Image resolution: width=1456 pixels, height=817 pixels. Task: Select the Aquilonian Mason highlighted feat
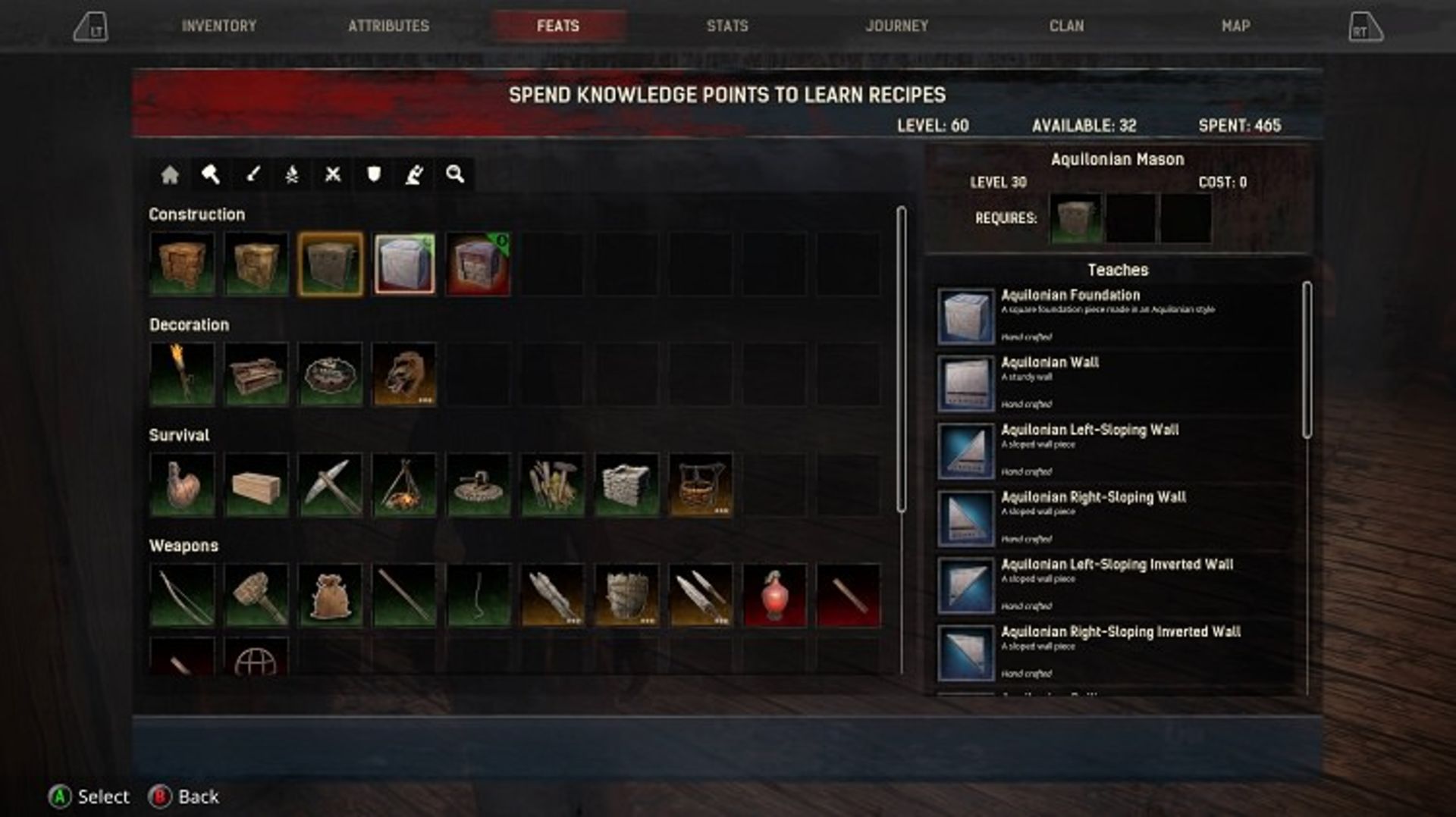pos(329,263)
